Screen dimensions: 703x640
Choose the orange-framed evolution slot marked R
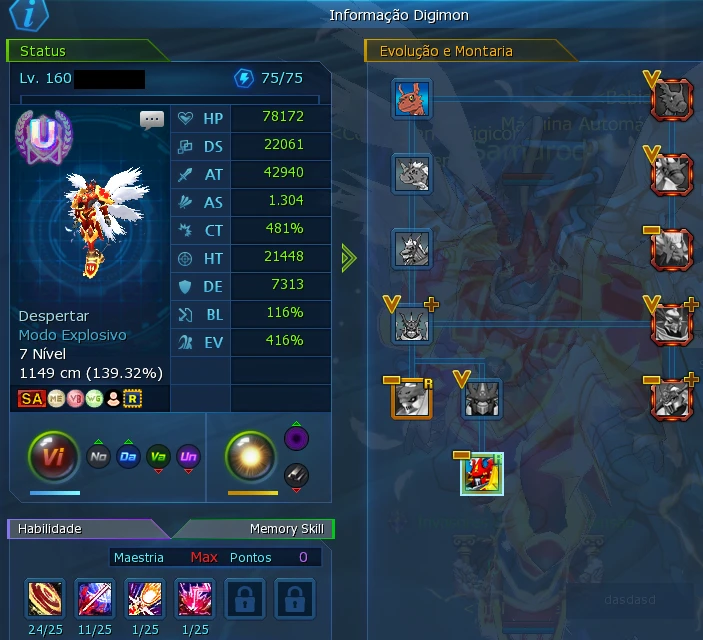click(411, 398)
